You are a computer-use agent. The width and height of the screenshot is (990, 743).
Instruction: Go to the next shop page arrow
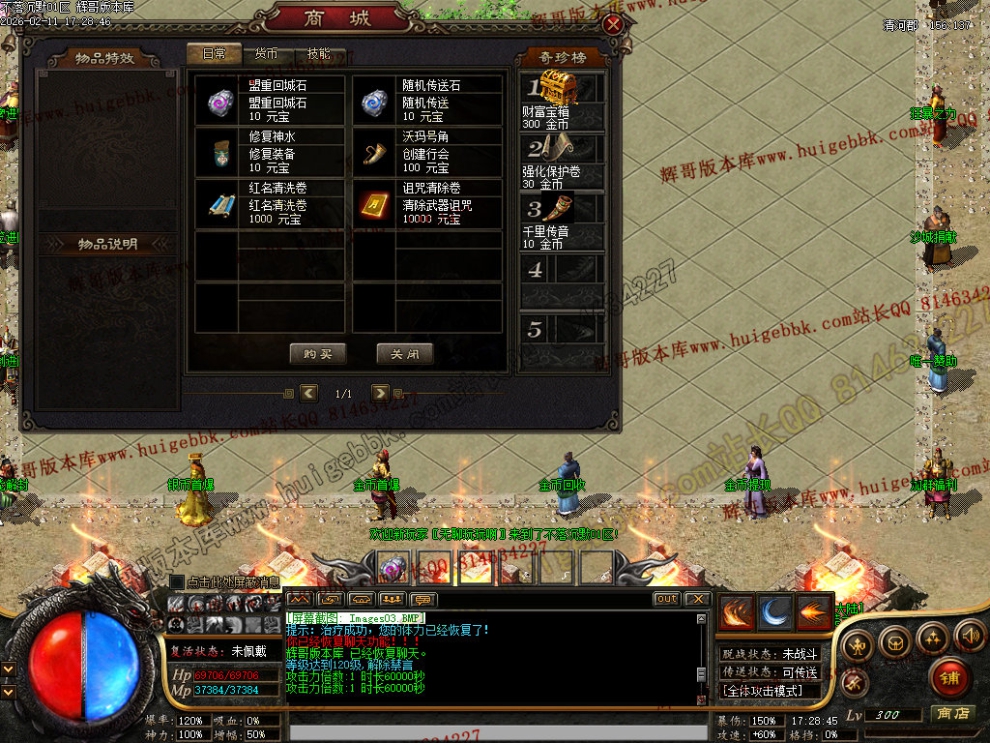click(380, 393)
